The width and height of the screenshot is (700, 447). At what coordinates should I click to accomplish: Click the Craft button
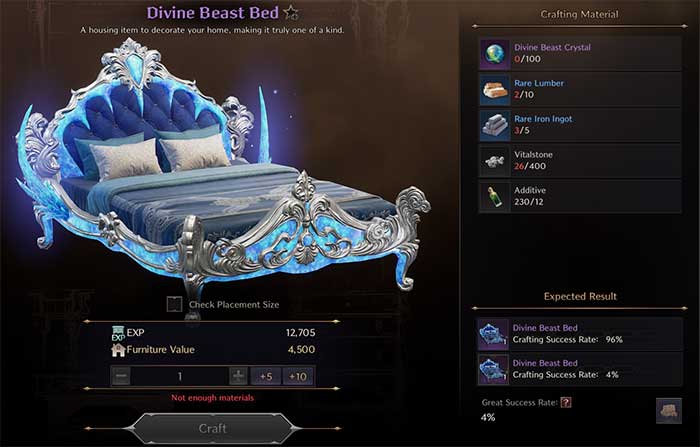click(212, 428)
